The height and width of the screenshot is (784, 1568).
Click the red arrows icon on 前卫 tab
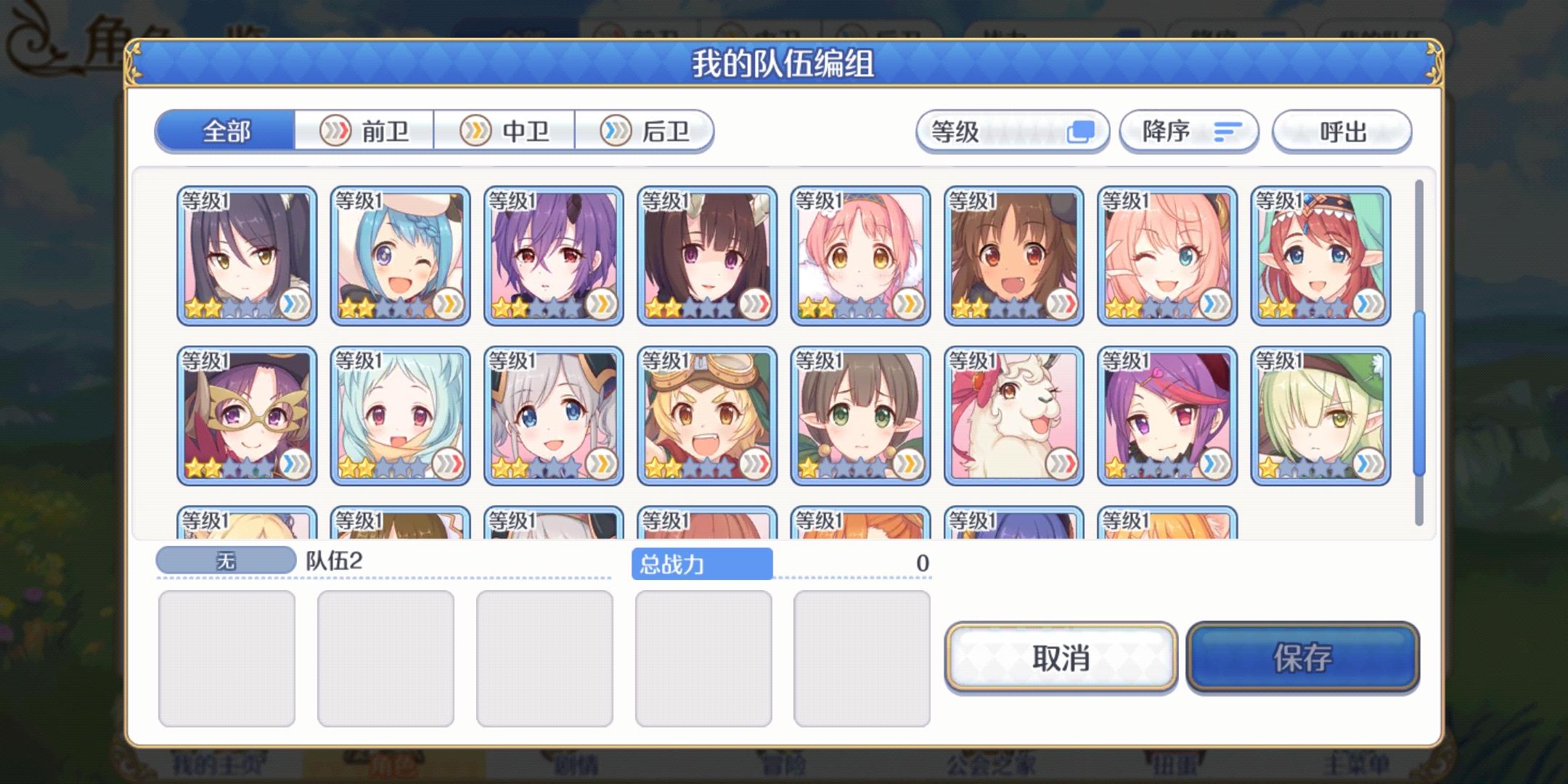(x=336, y=131)
